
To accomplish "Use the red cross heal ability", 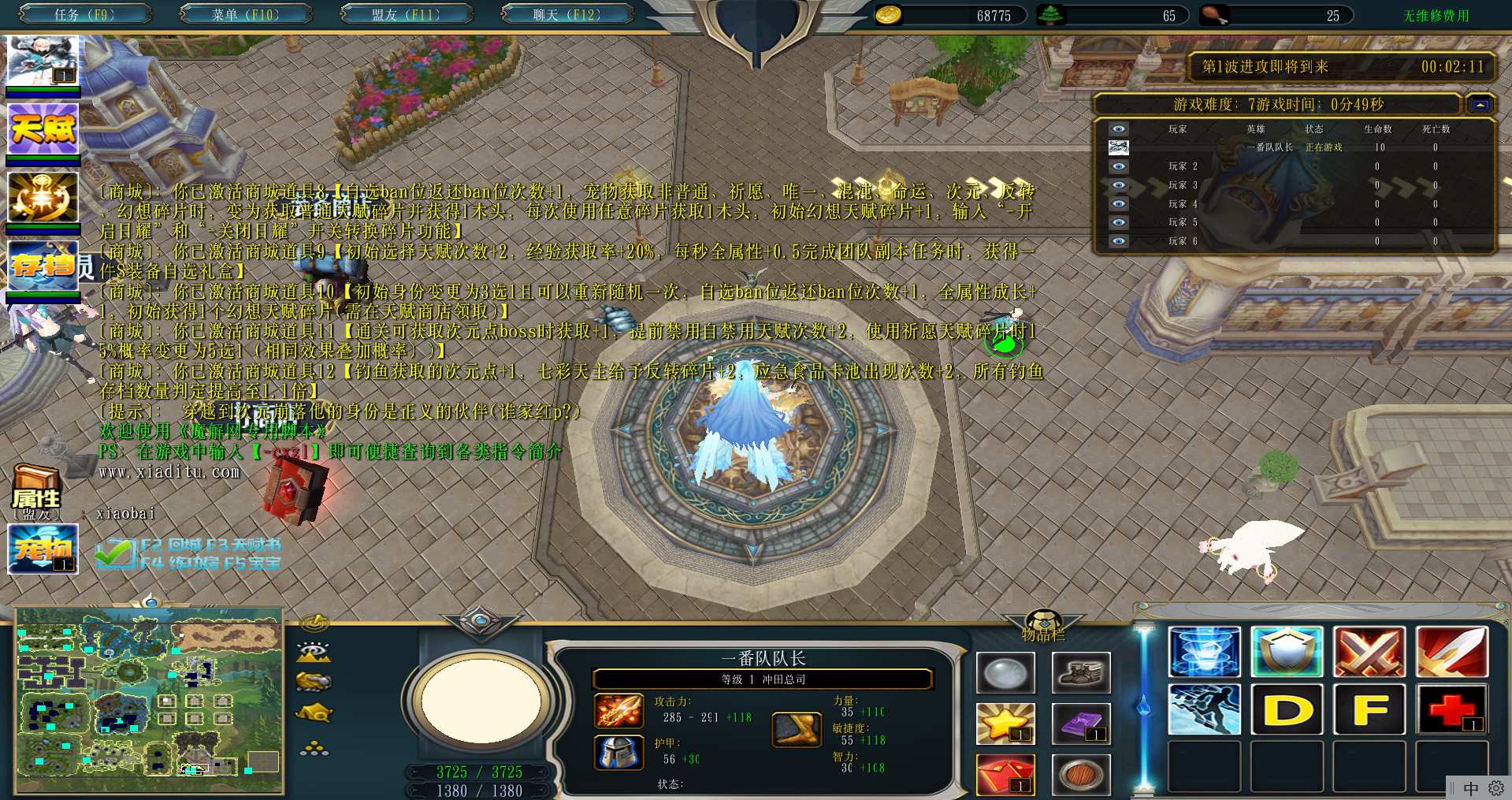I will coord(1451,709).
